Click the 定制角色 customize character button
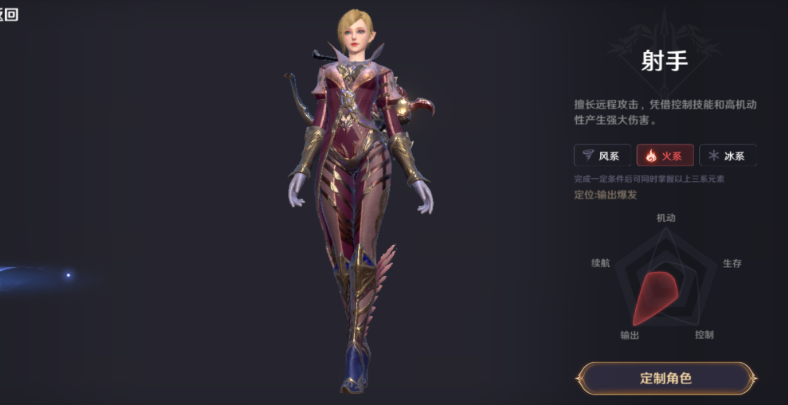The height and width of the screenshot is (405, 788). [665, 378]
